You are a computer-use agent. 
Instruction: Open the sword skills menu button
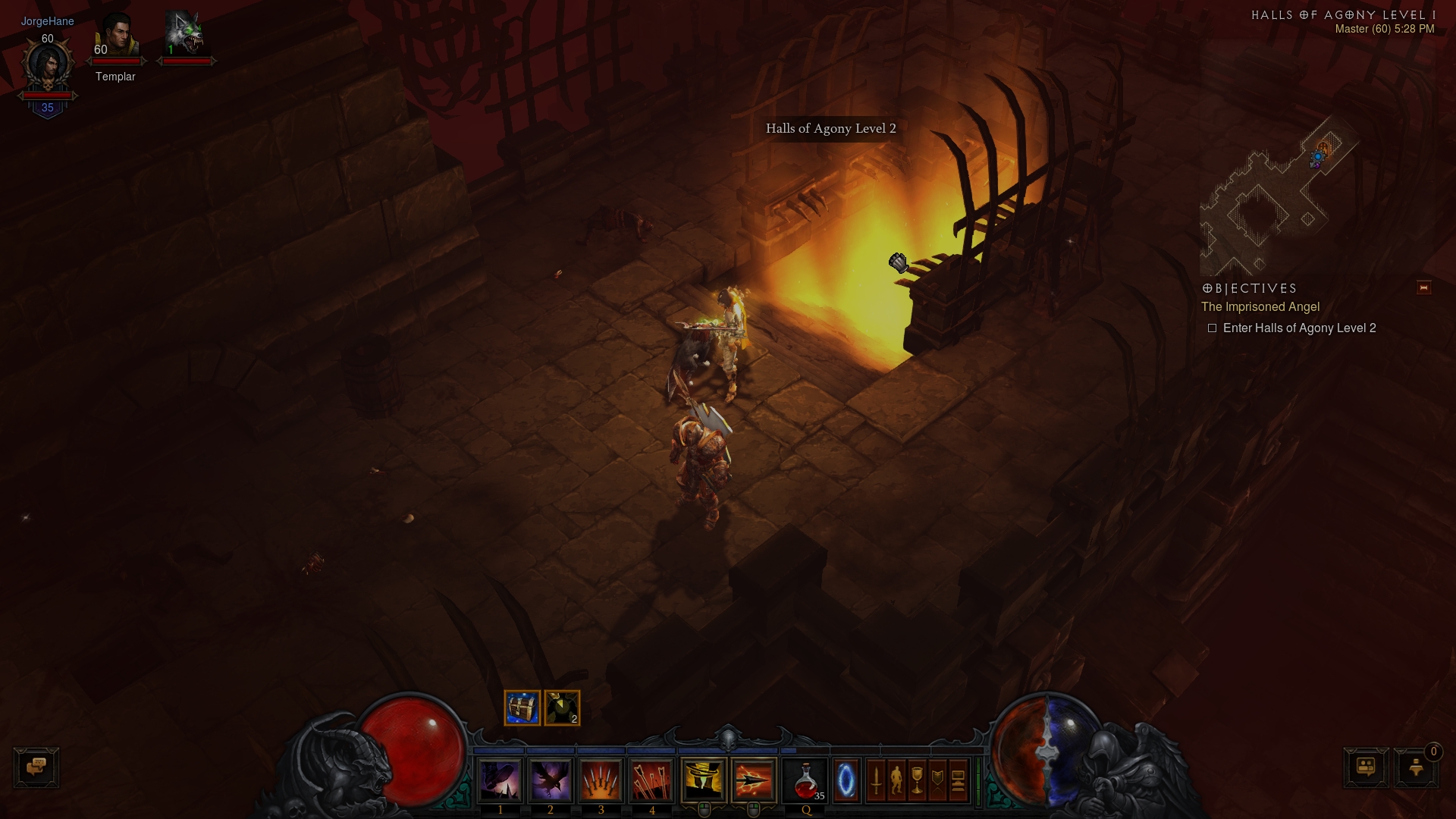pyautogui.click(x=876, y=780)
